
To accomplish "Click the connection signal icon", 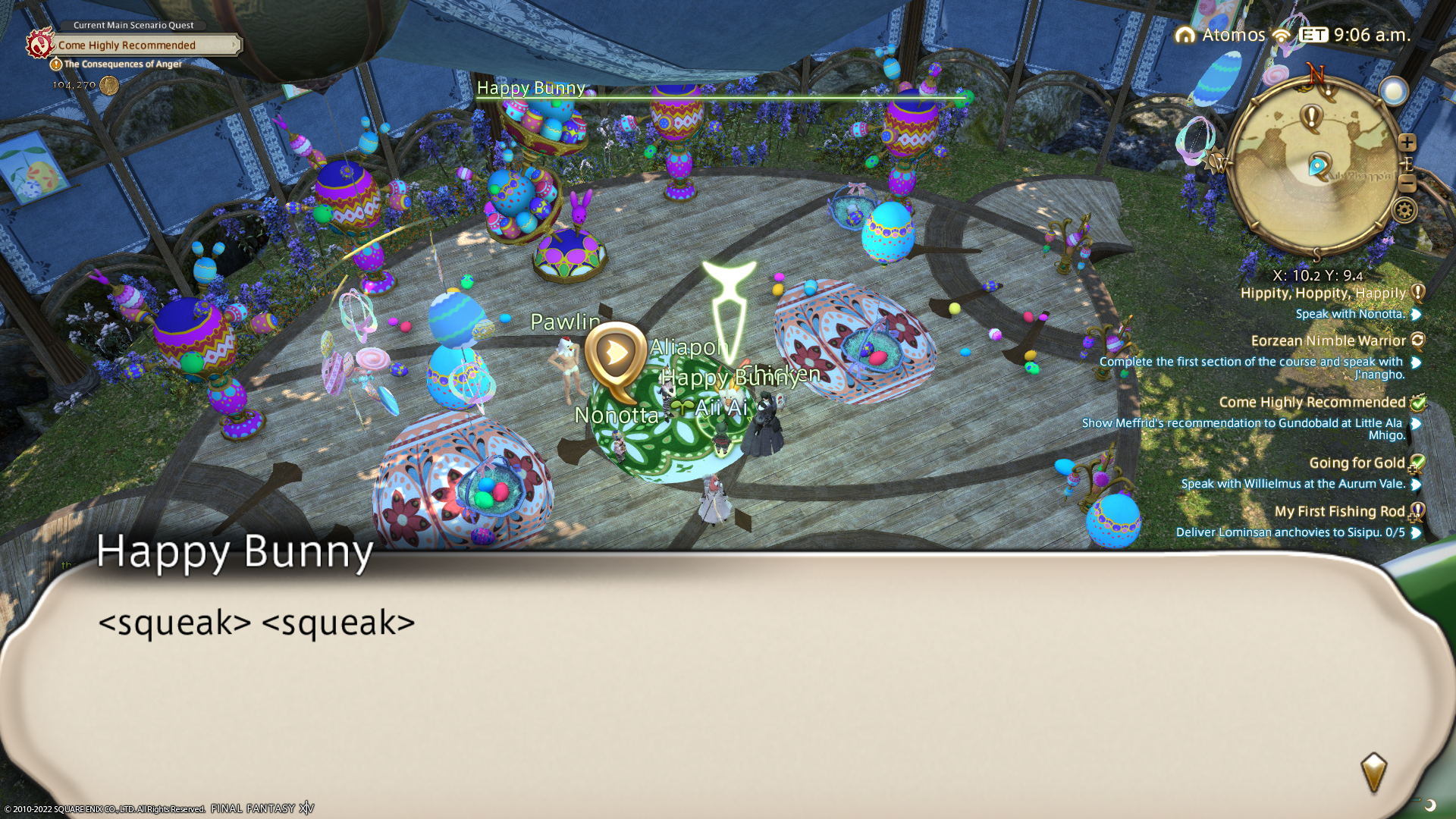I will click(1282, 35).
